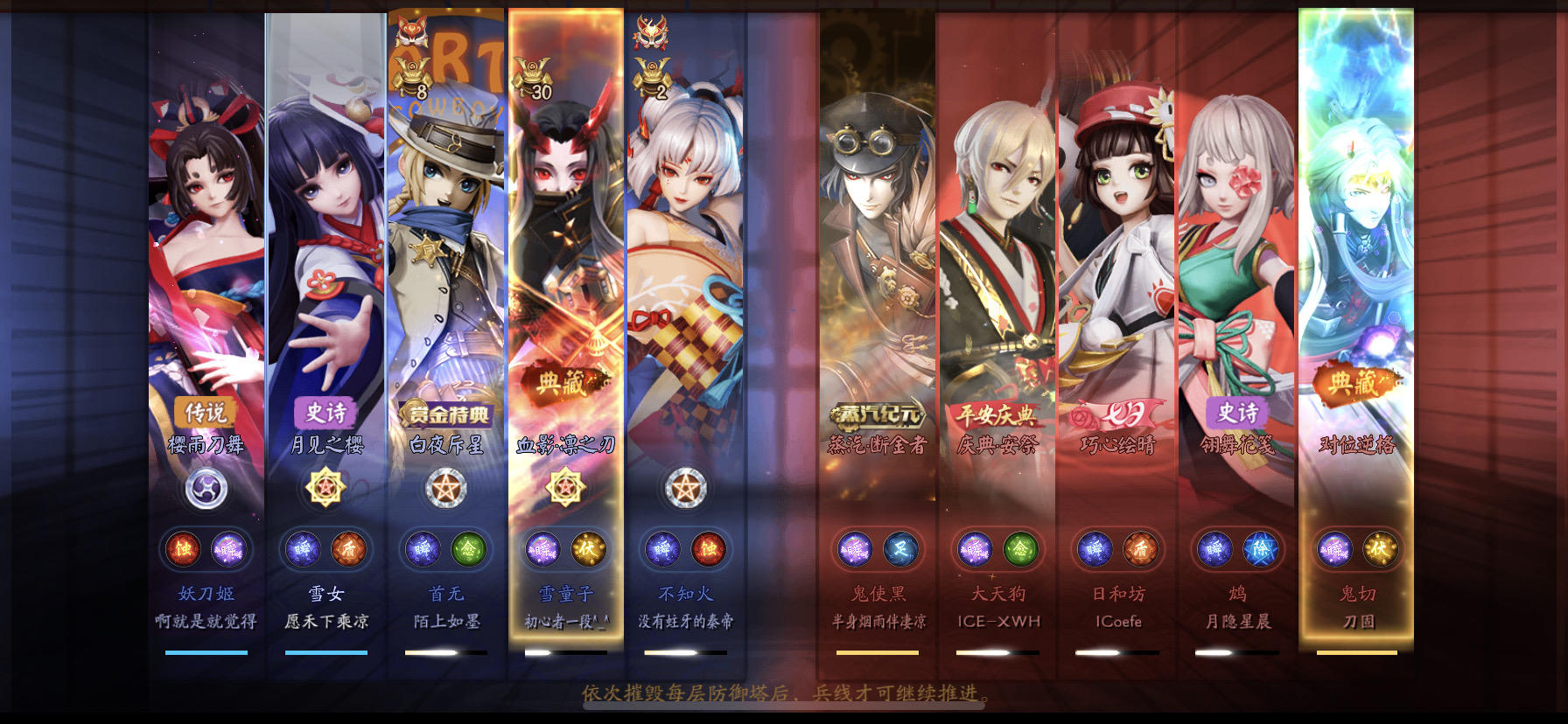Click the pentagram emblem under 白夜斤星
Viewport: 1568px width, 724px height.
point(446,488)
